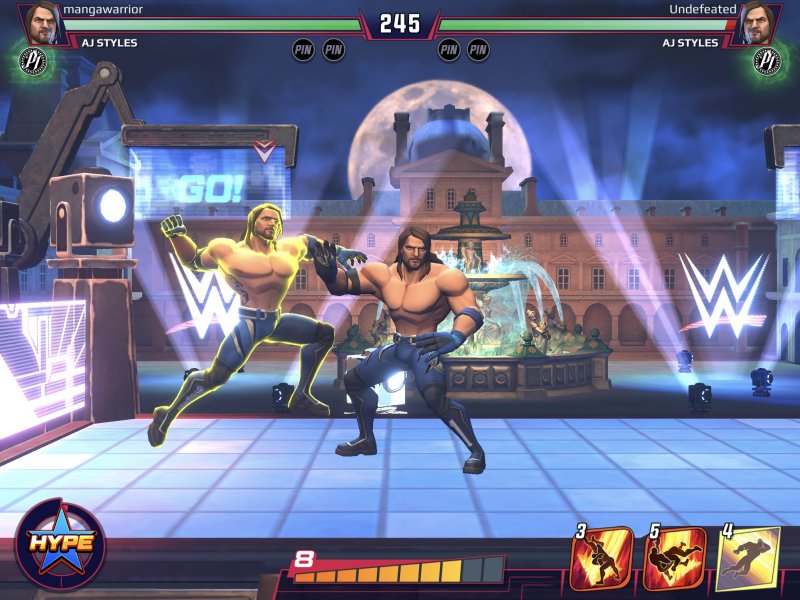Screen dimensions: 800x600
Task: Play the cost-3 grapple move card
Action: click(601, 558)
